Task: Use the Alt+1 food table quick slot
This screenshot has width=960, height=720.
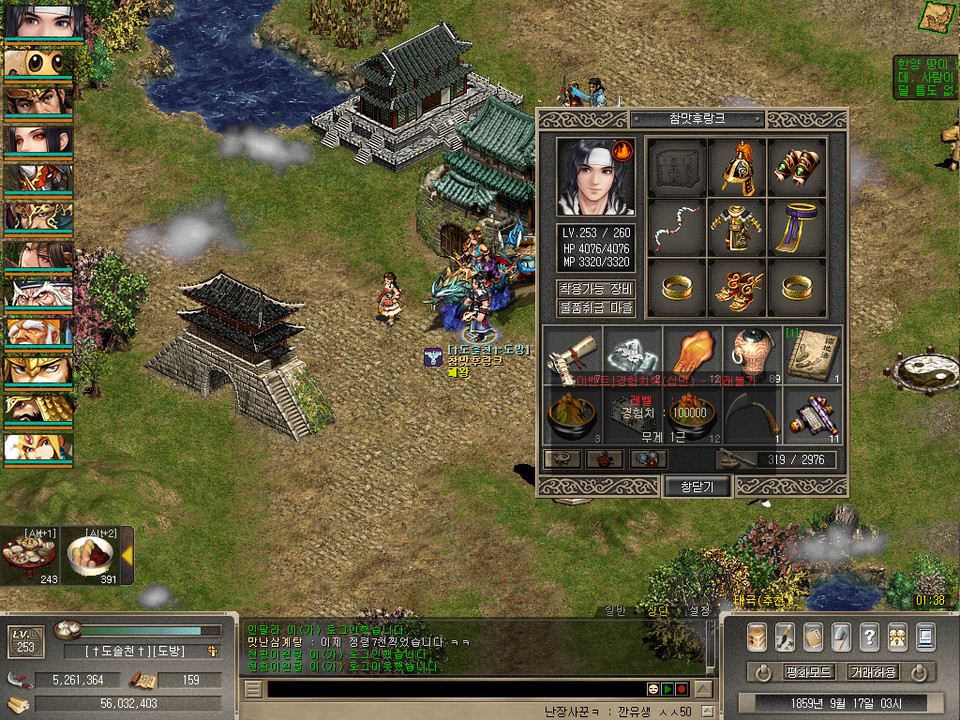Action: tap(29, 558)
